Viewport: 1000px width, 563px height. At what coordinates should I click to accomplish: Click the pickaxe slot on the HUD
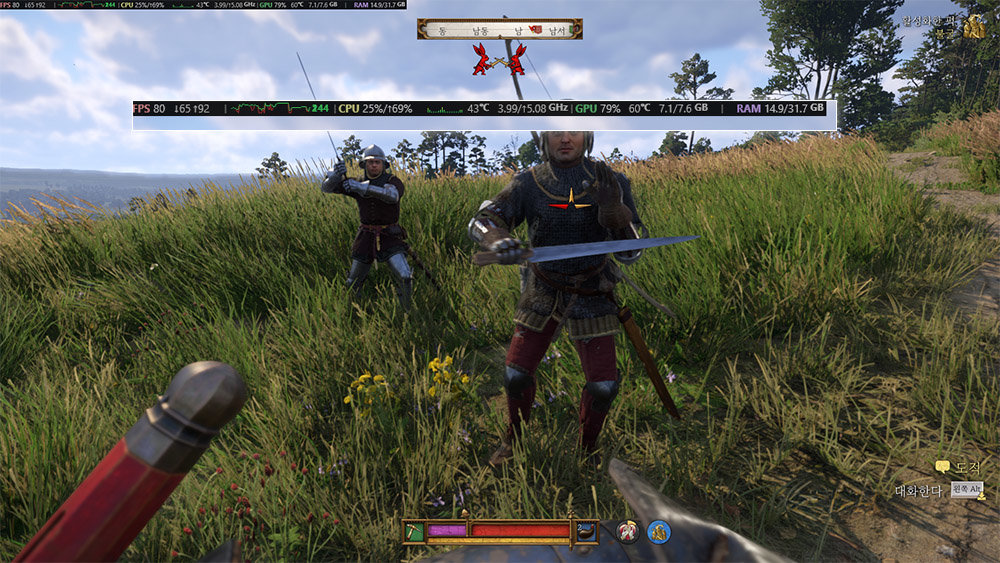pos(414,531)
